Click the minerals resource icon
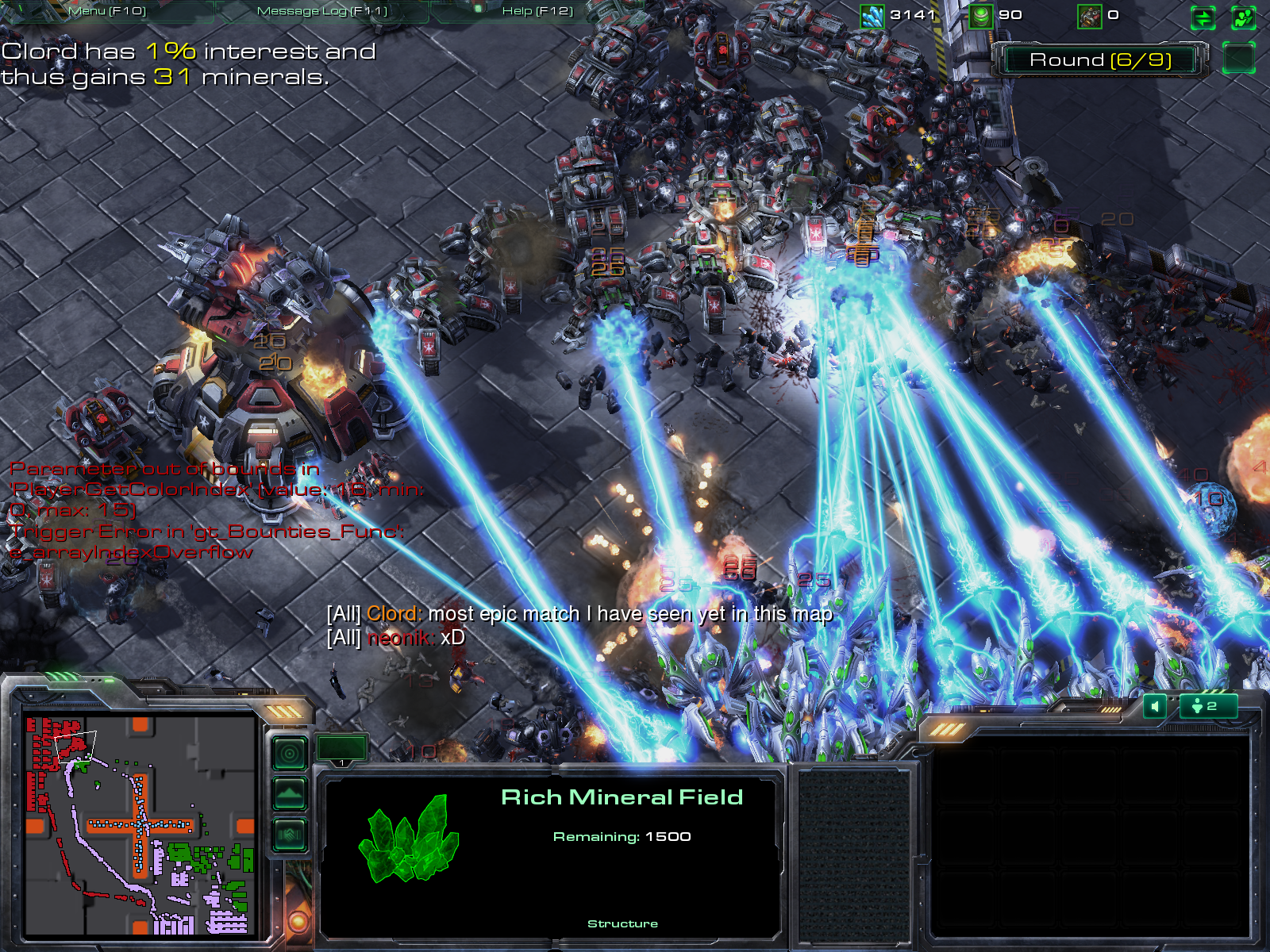 872,16
